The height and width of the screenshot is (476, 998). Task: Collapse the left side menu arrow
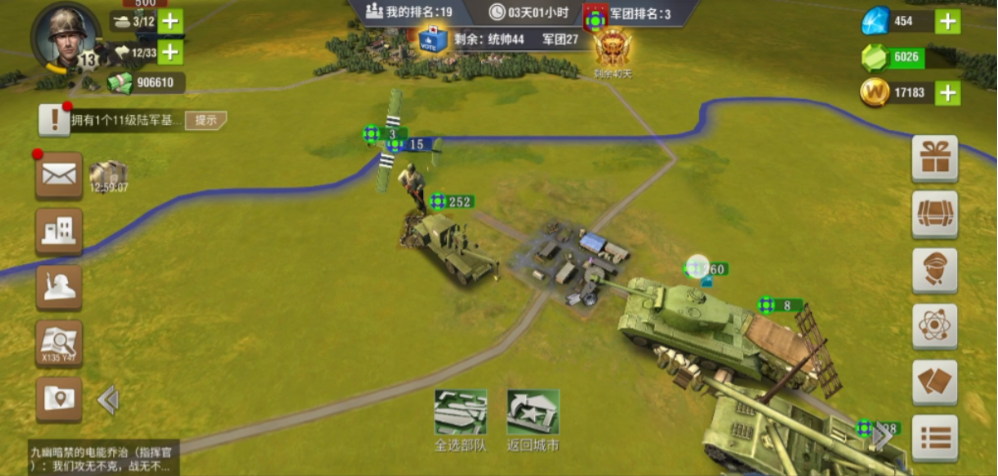pos(108,400)
